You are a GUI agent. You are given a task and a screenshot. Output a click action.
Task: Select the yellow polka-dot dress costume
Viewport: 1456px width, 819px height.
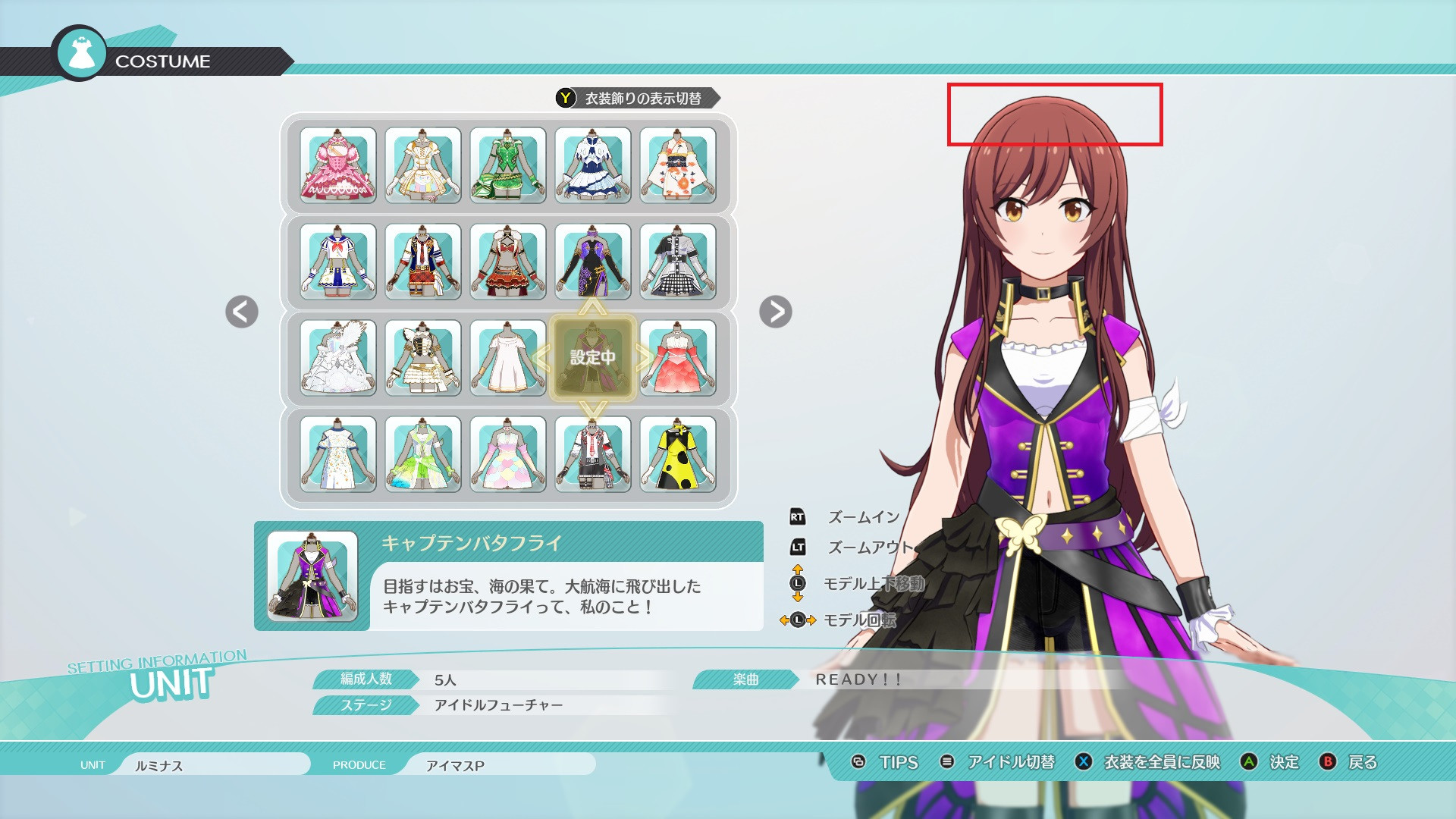[679, 455]
